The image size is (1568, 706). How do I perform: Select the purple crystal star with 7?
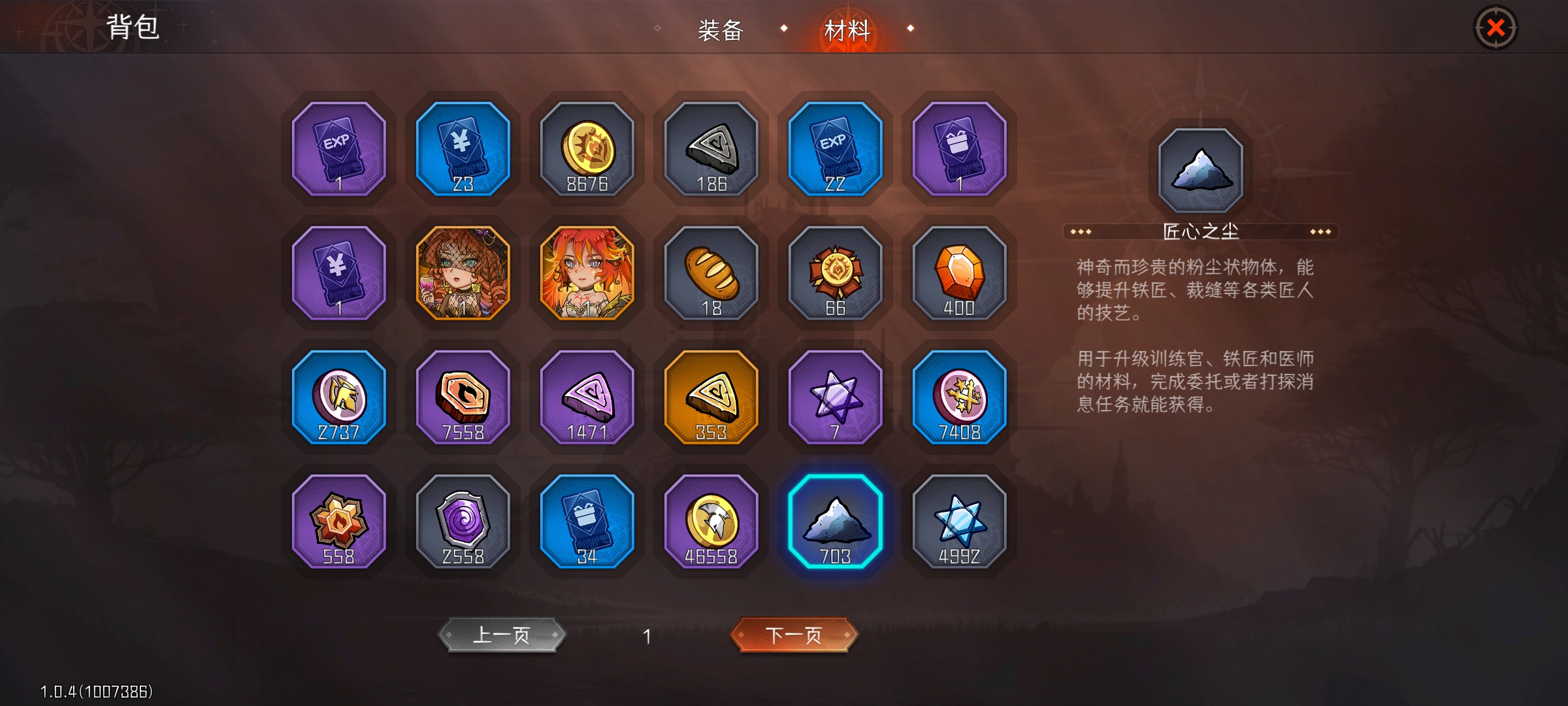tap(836, 397)
